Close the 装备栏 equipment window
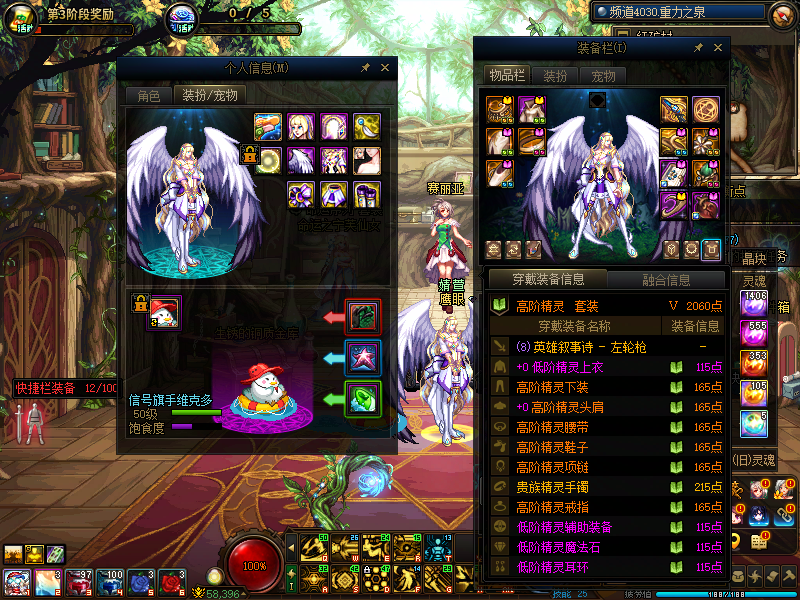Screen dimensions: 800x600 point(718,47)
